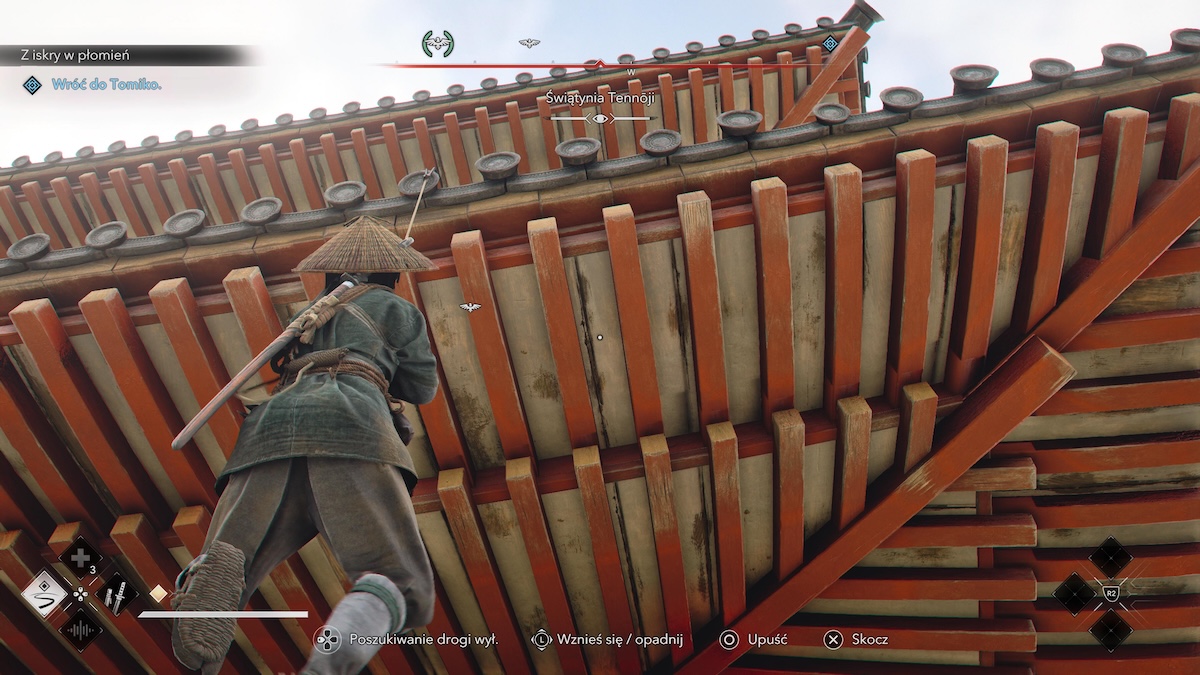
Task: Select the blue diamond quest marker on compass
Action: (830, 43)
